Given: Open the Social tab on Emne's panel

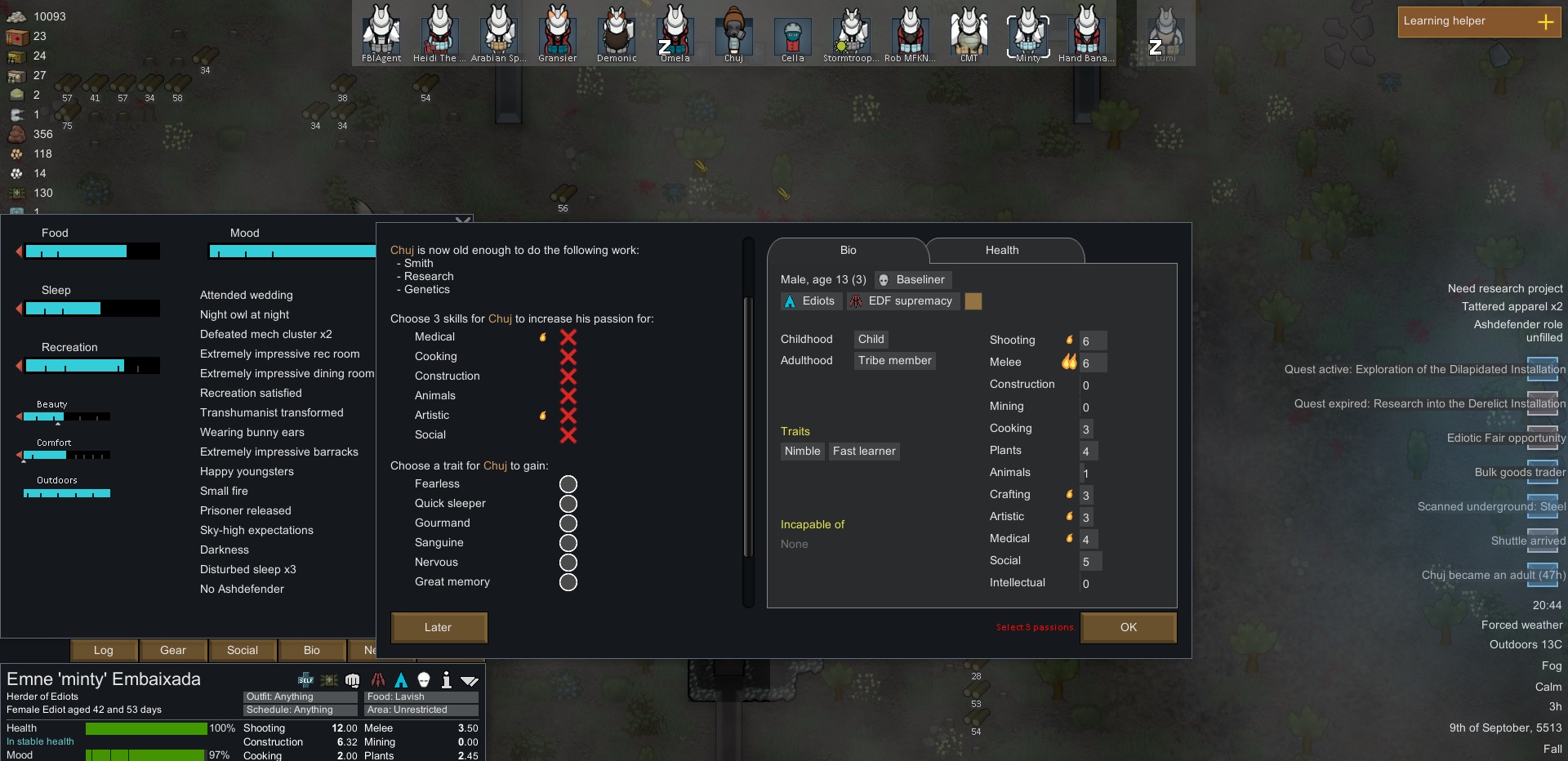Looking at the screenshot, I should pos(241,651).
